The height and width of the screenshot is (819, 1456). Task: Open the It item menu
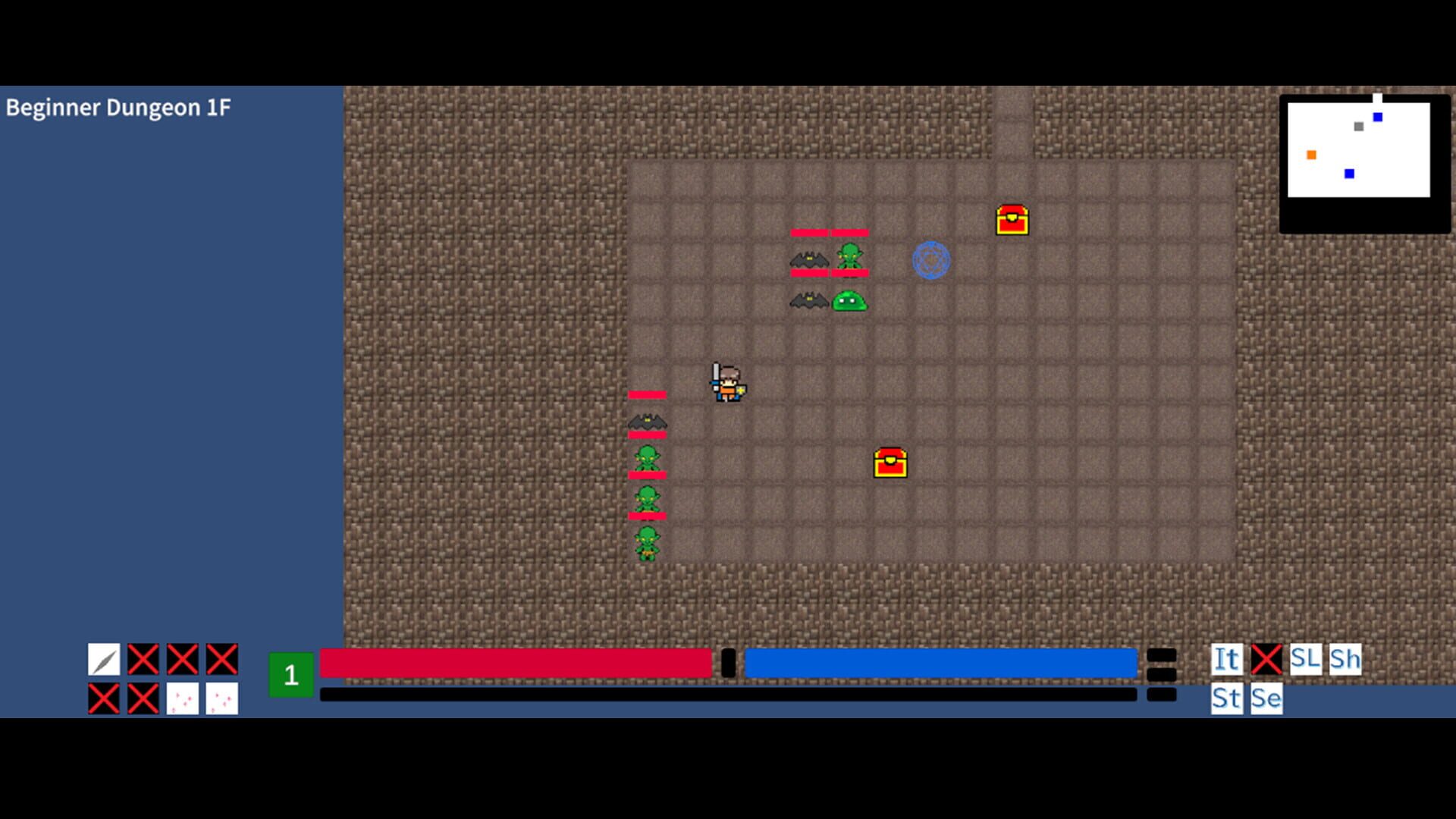[x=1225, y=659]
